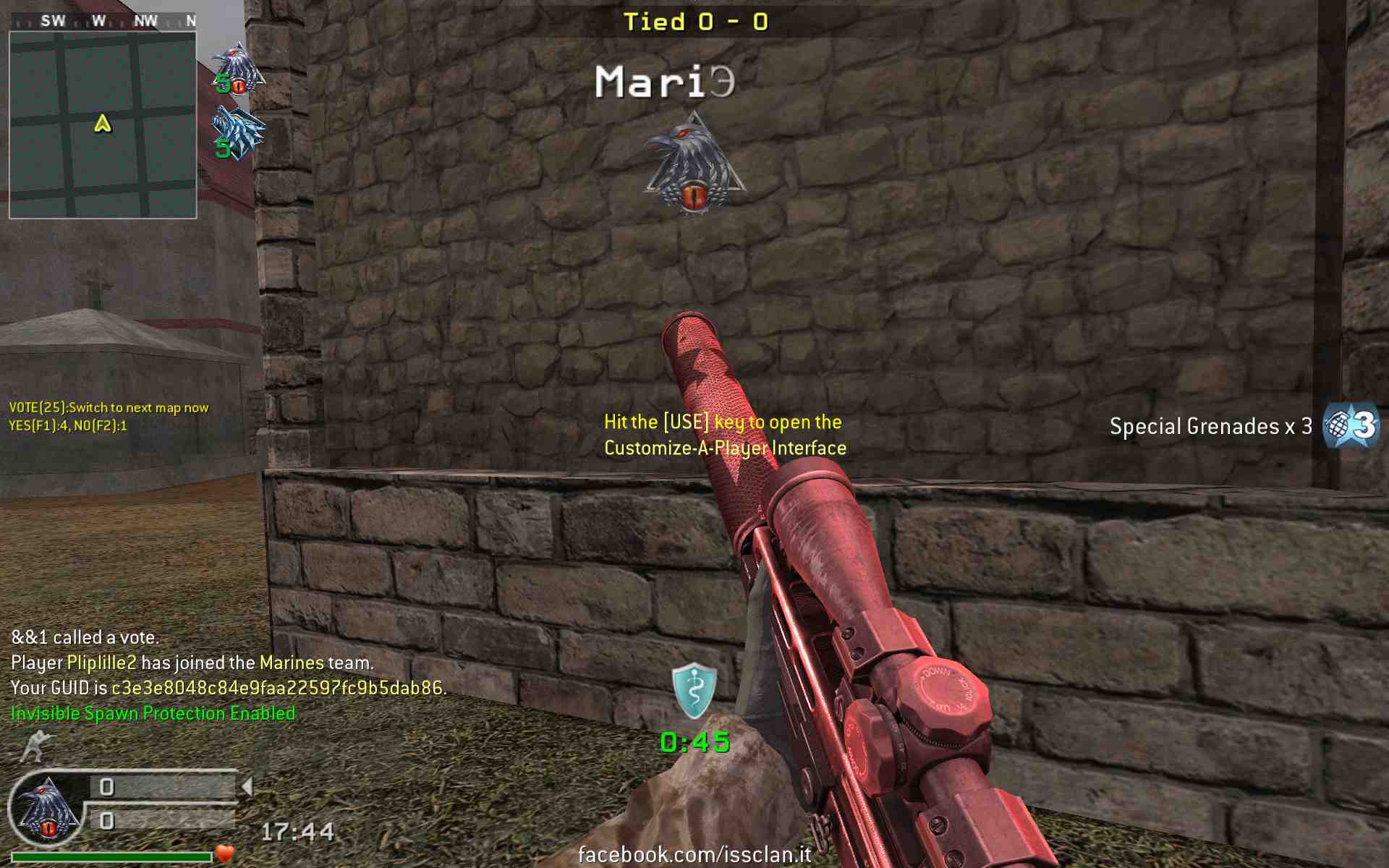Click the minimap in the corner

(x=103, y=124)
